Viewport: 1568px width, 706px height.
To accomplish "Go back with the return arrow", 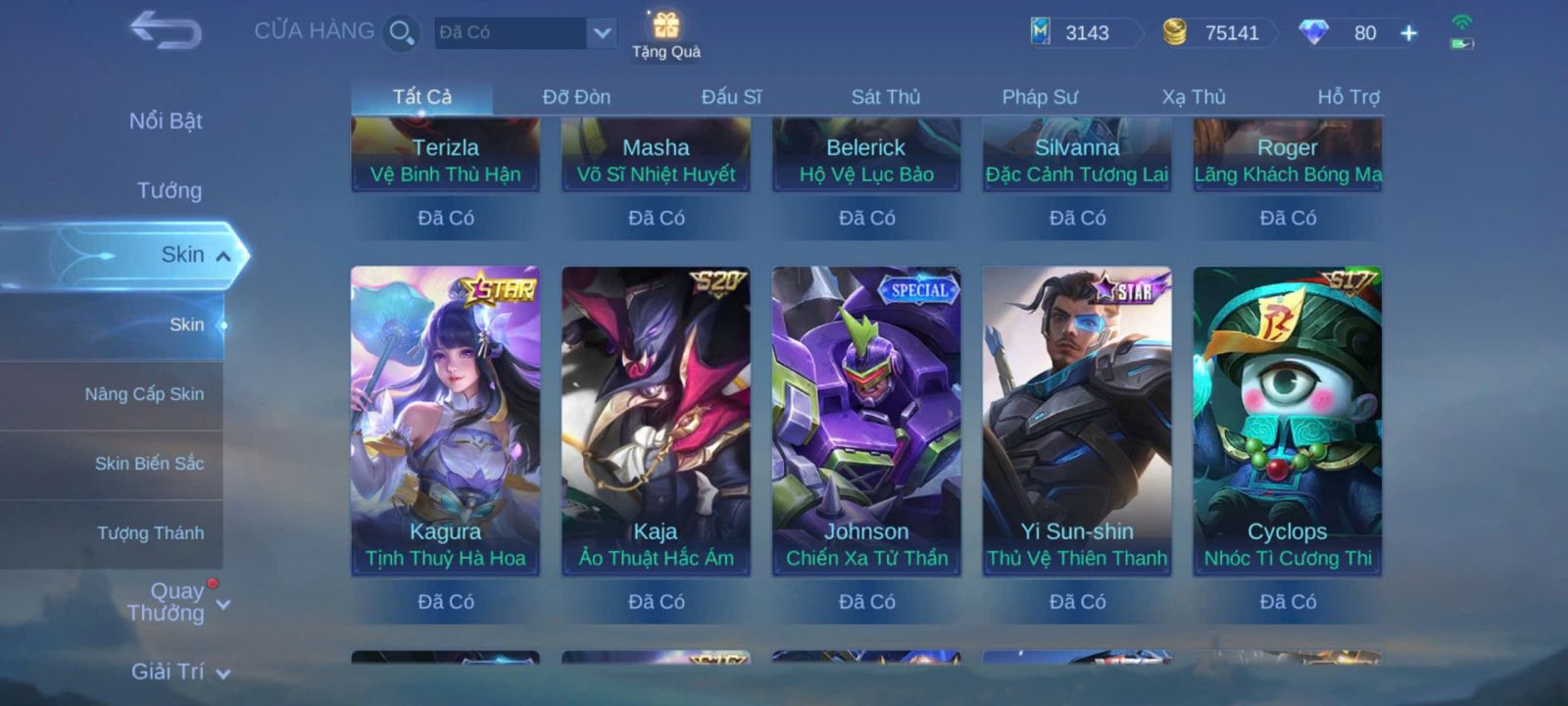I will coord(166,30).
